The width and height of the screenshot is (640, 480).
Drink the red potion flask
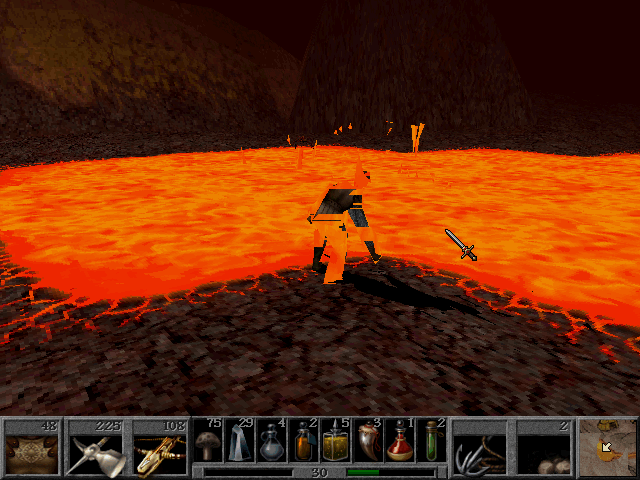[x=400, y=441]
